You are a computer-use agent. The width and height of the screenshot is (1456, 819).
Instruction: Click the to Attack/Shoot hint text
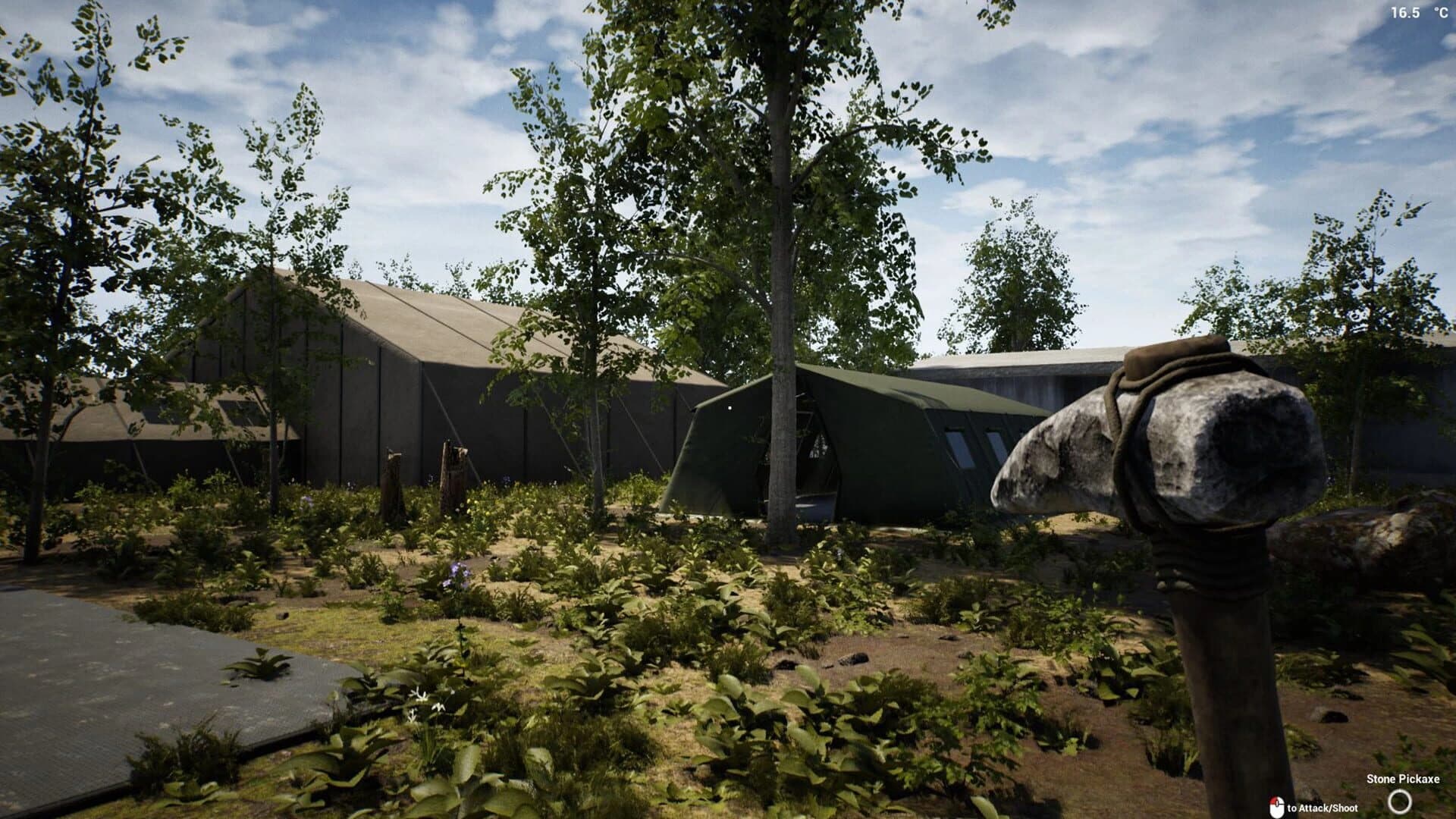point(1323,808)
